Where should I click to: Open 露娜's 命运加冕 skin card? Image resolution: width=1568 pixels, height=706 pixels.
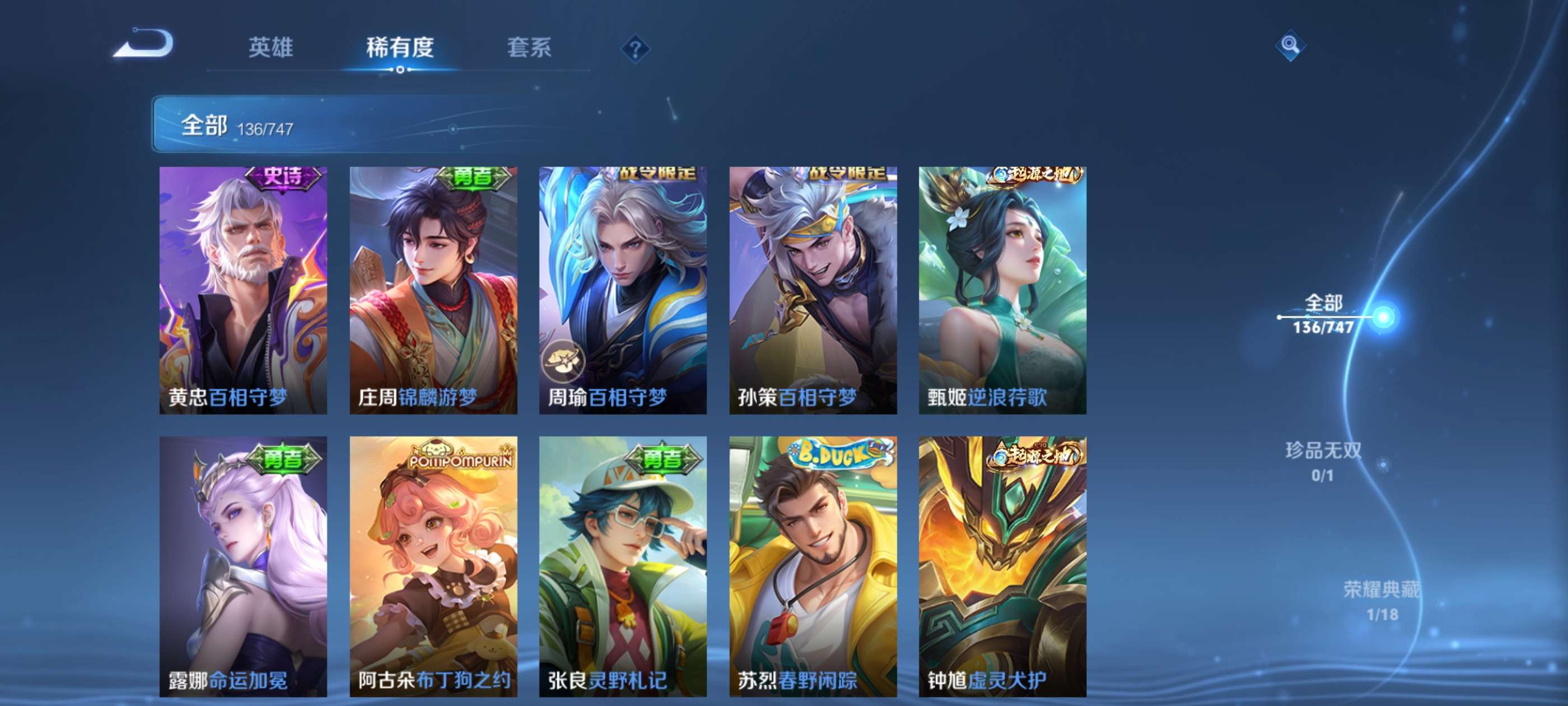[244, 566]
